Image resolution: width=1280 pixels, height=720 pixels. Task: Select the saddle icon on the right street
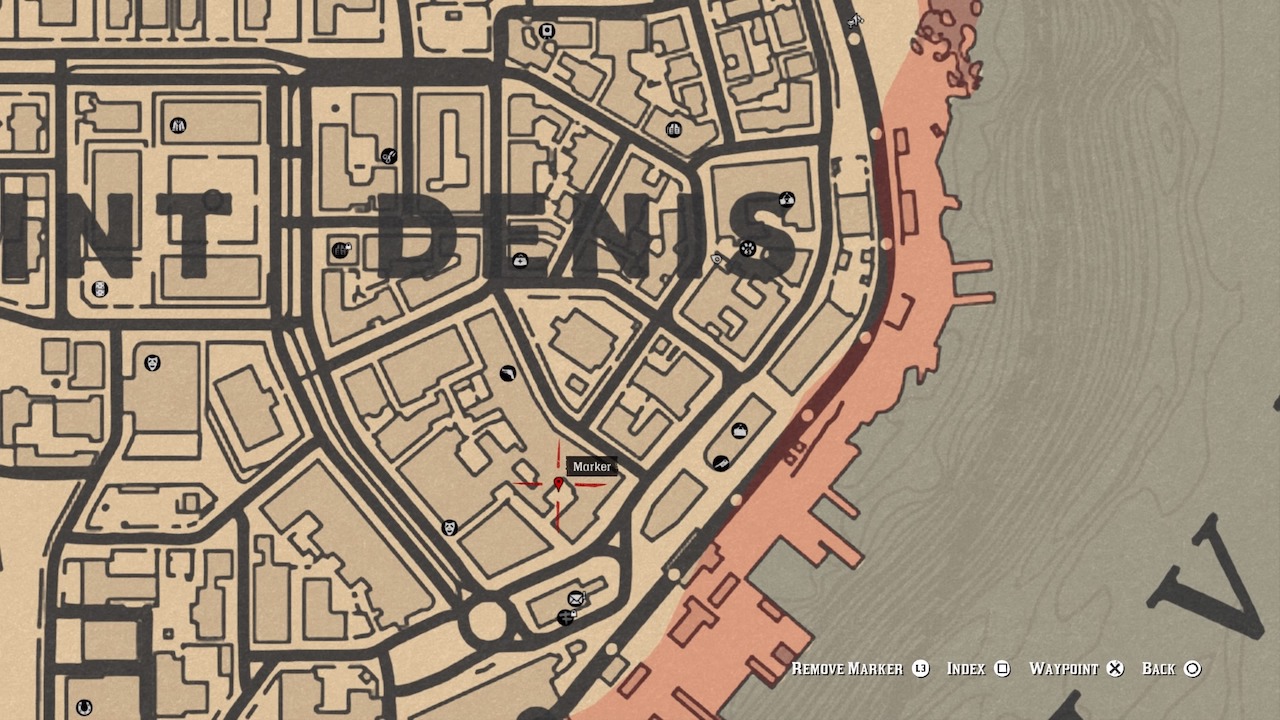pyautogui.click(x=740, y=428)
